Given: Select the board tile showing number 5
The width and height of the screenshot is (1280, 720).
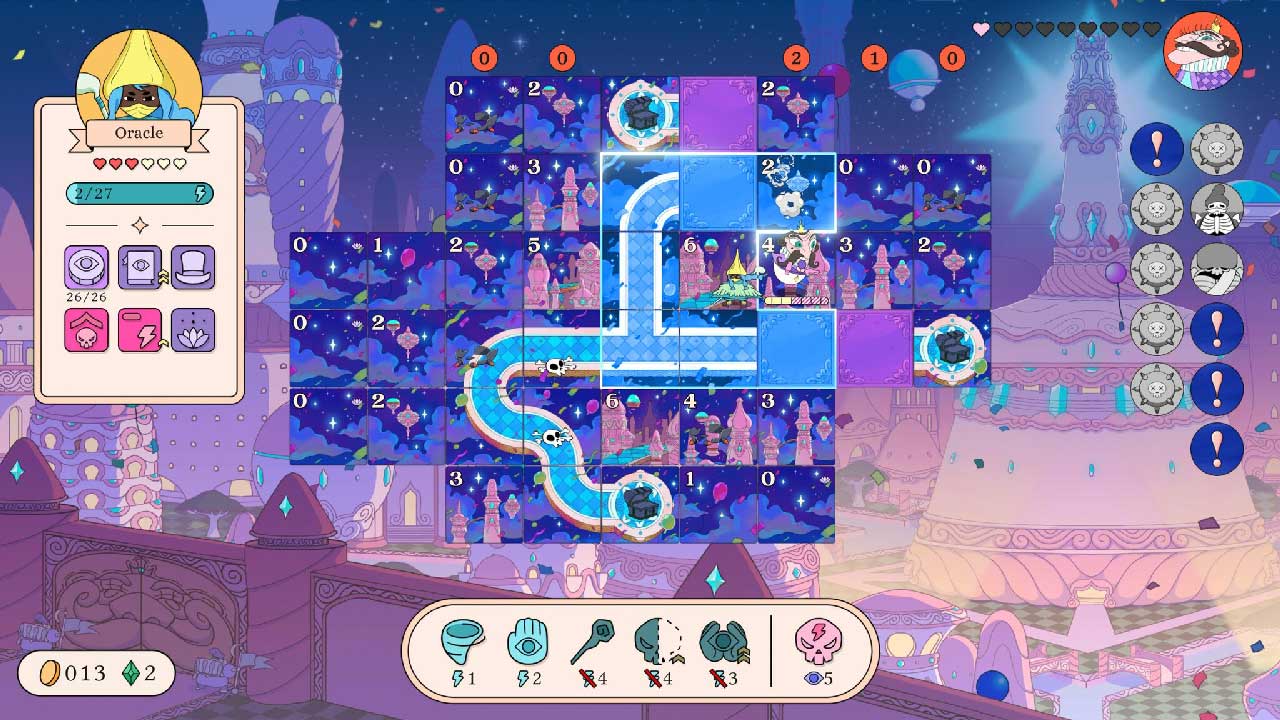Looking at the screenshot, I should pos(562,270).
